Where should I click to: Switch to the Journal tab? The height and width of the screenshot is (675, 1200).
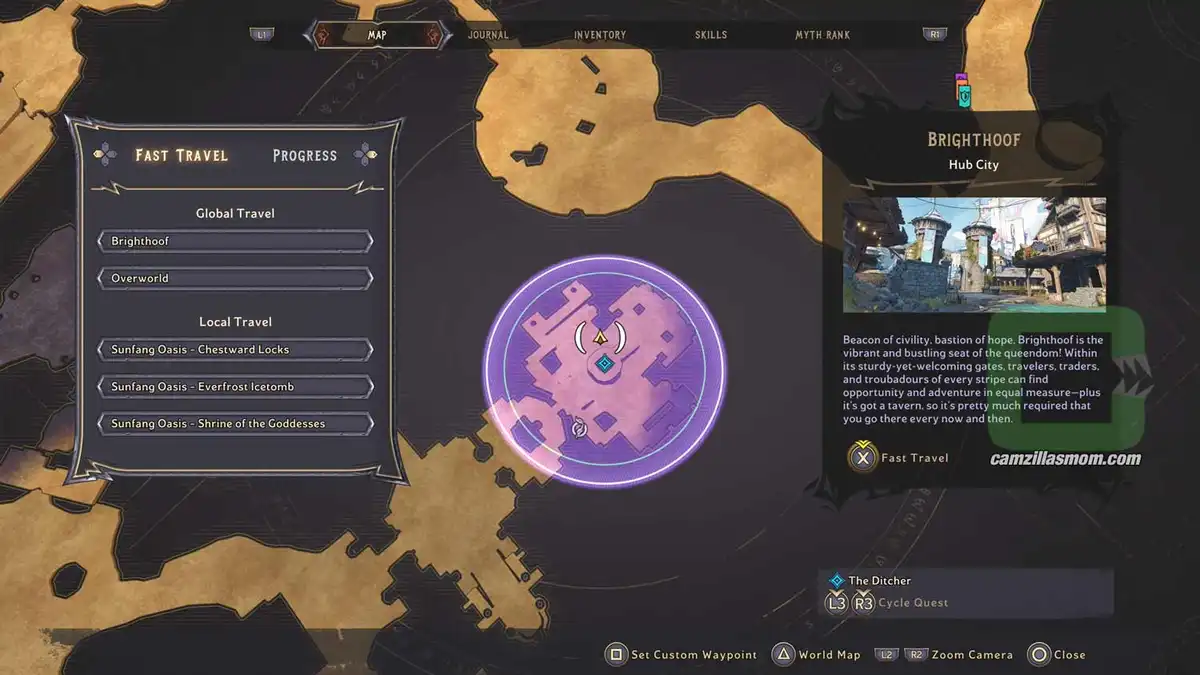pyautogui.click(x=488, y=35)
